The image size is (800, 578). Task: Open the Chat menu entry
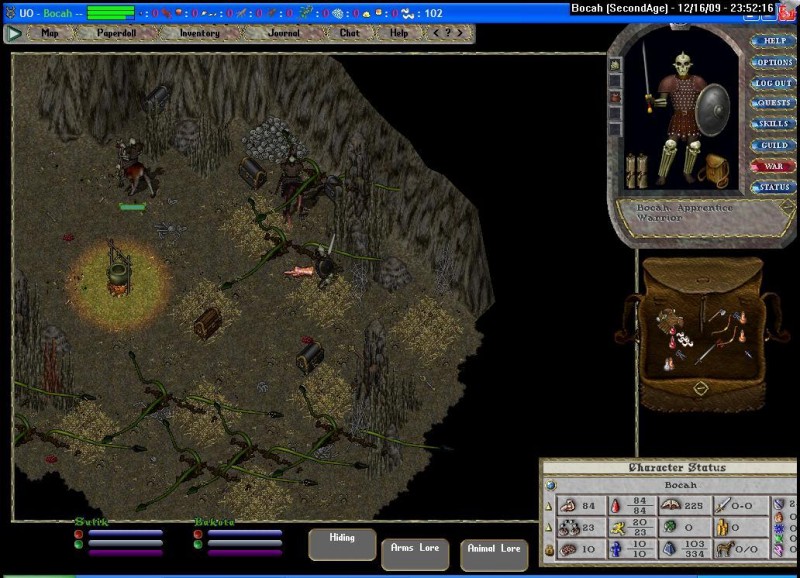(349, 33)
